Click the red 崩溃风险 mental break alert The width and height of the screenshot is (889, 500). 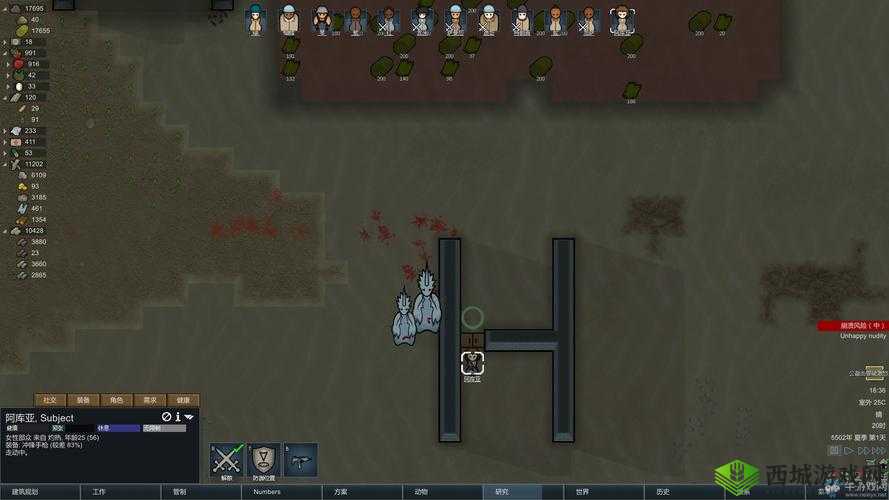(x=852, y=325)
